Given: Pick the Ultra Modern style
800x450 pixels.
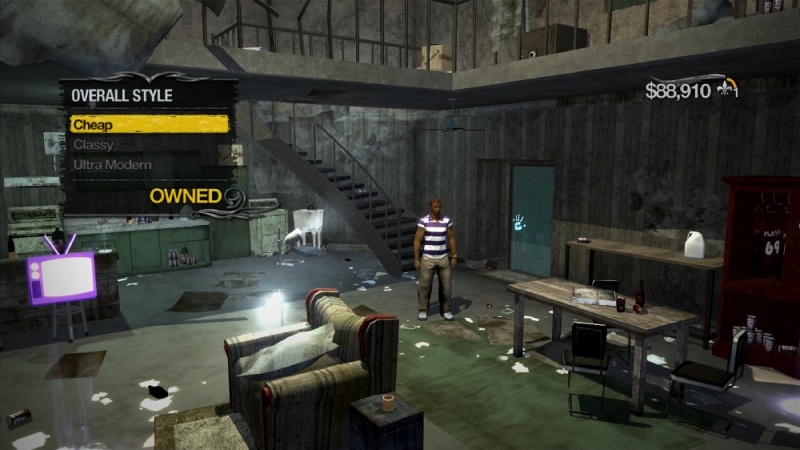Looking at the screenshot, I should (x=112, y=165).
